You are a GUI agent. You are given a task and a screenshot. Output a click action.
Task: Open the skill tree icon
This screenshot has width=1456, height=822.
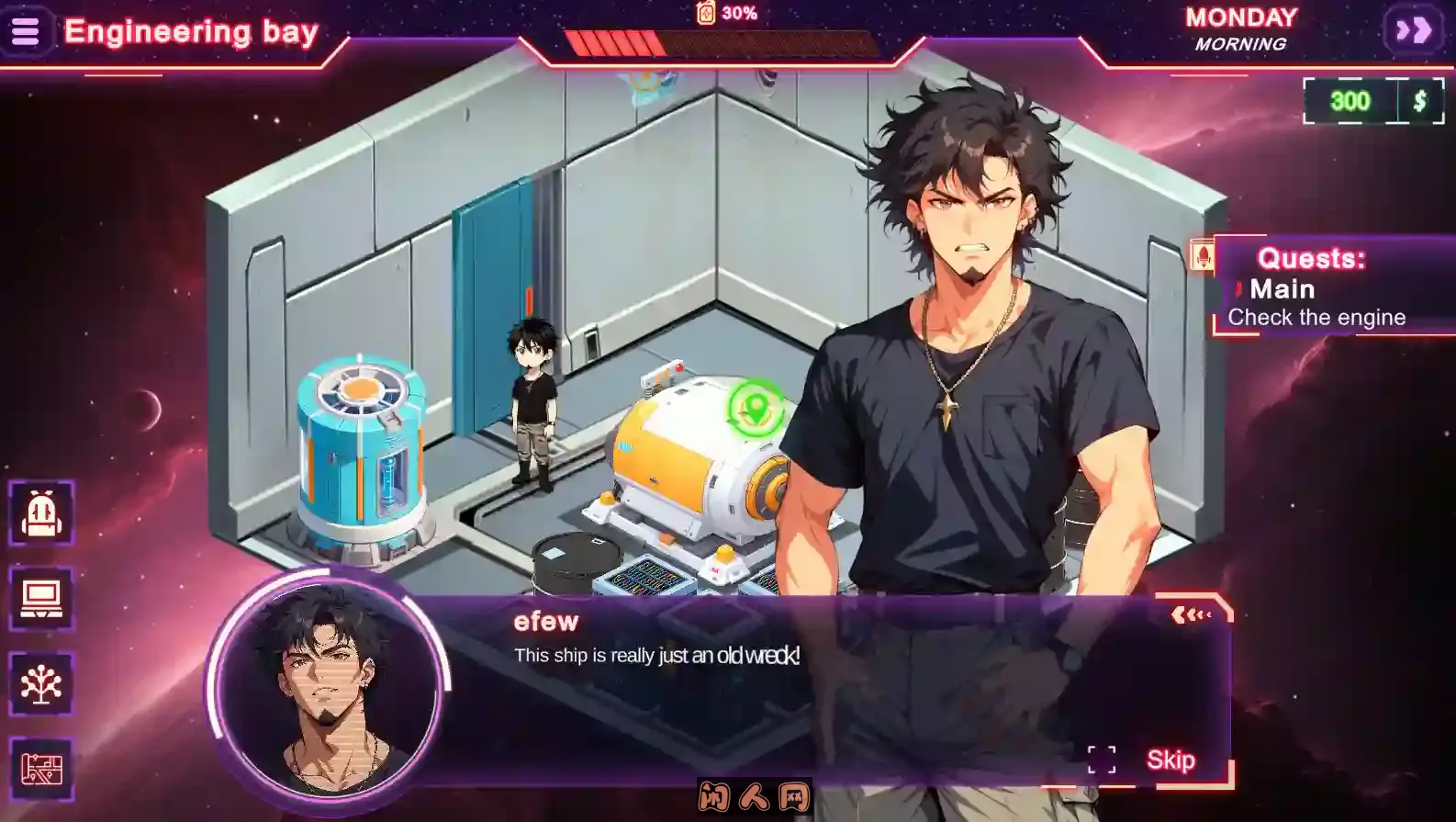click(41, 684)
